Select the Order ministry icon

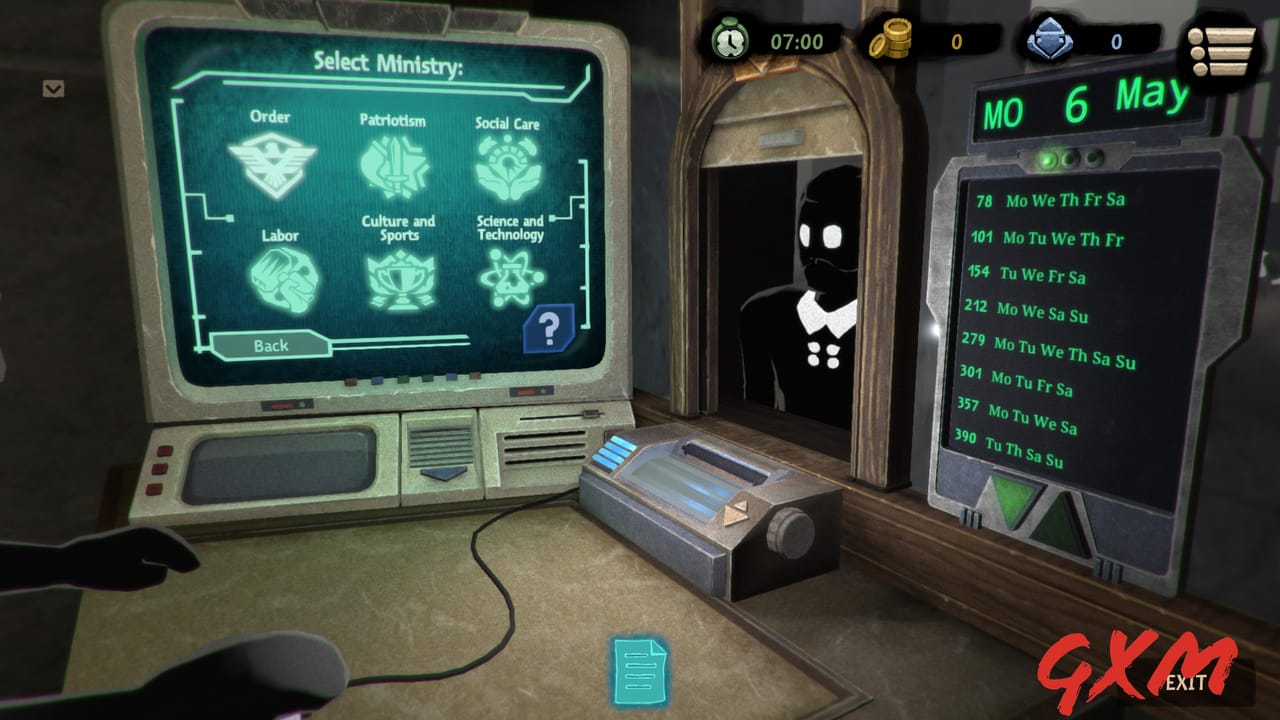273,162
